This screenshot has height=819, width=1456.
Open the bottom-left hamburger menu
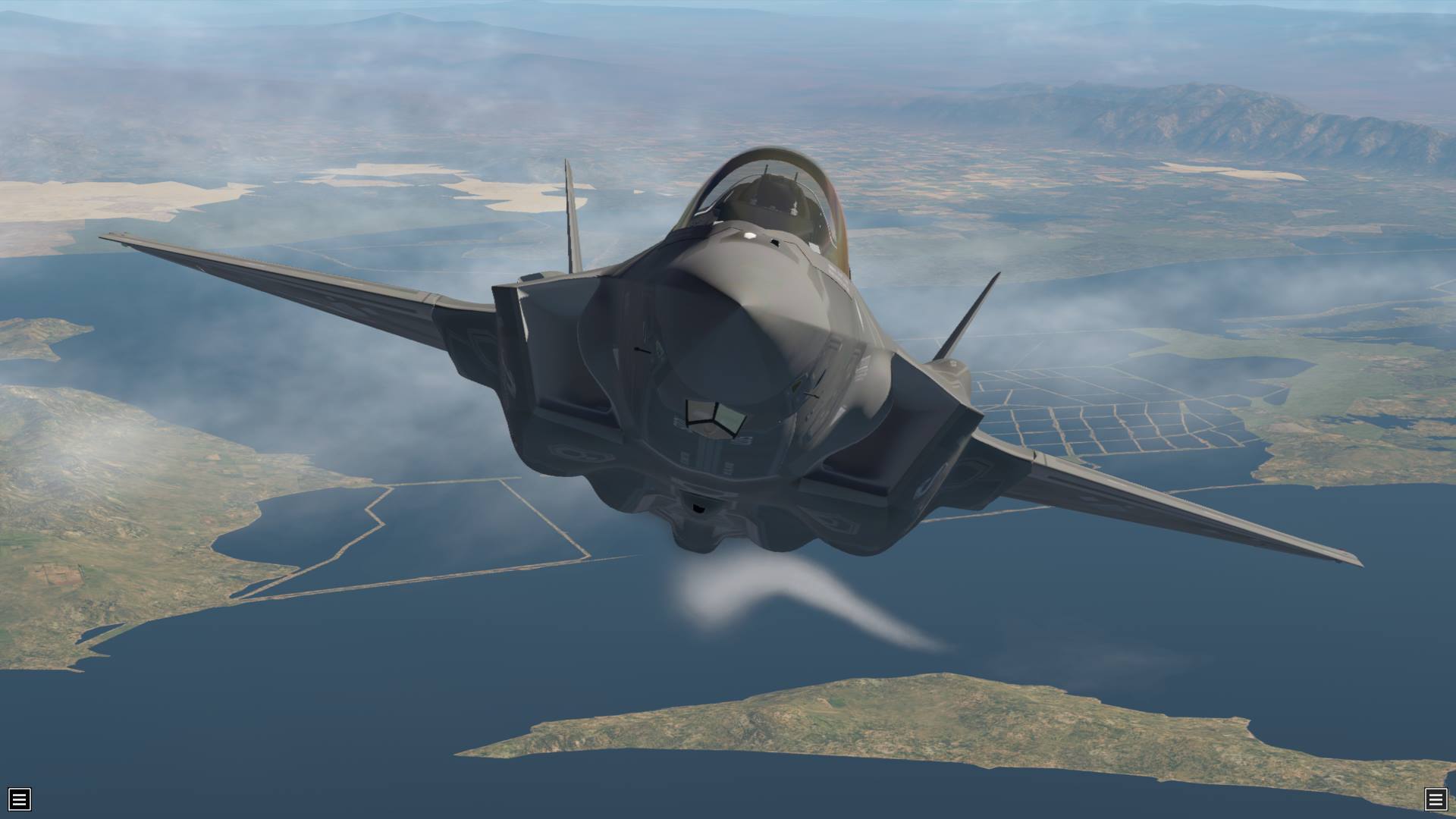click(x=20, y=799)
